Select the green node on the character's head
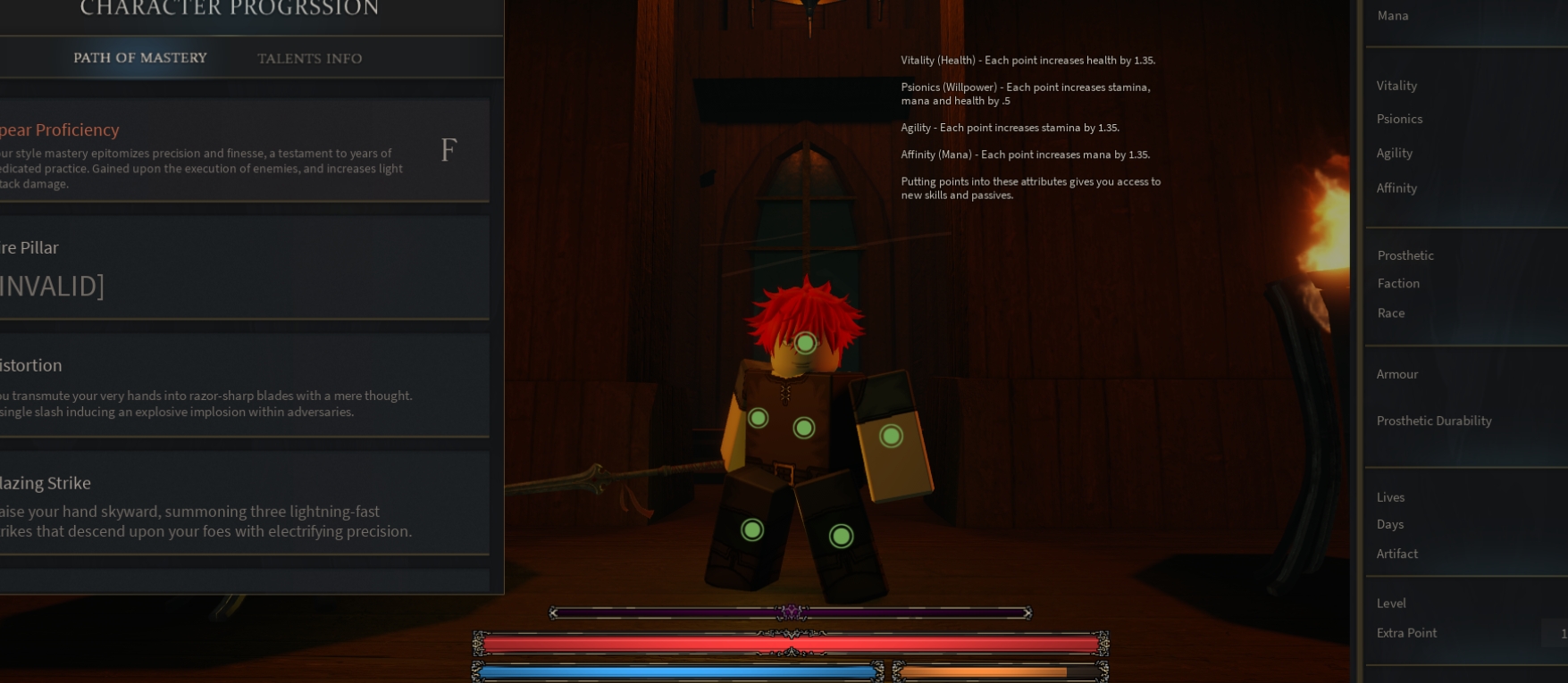 coord(805,343)
